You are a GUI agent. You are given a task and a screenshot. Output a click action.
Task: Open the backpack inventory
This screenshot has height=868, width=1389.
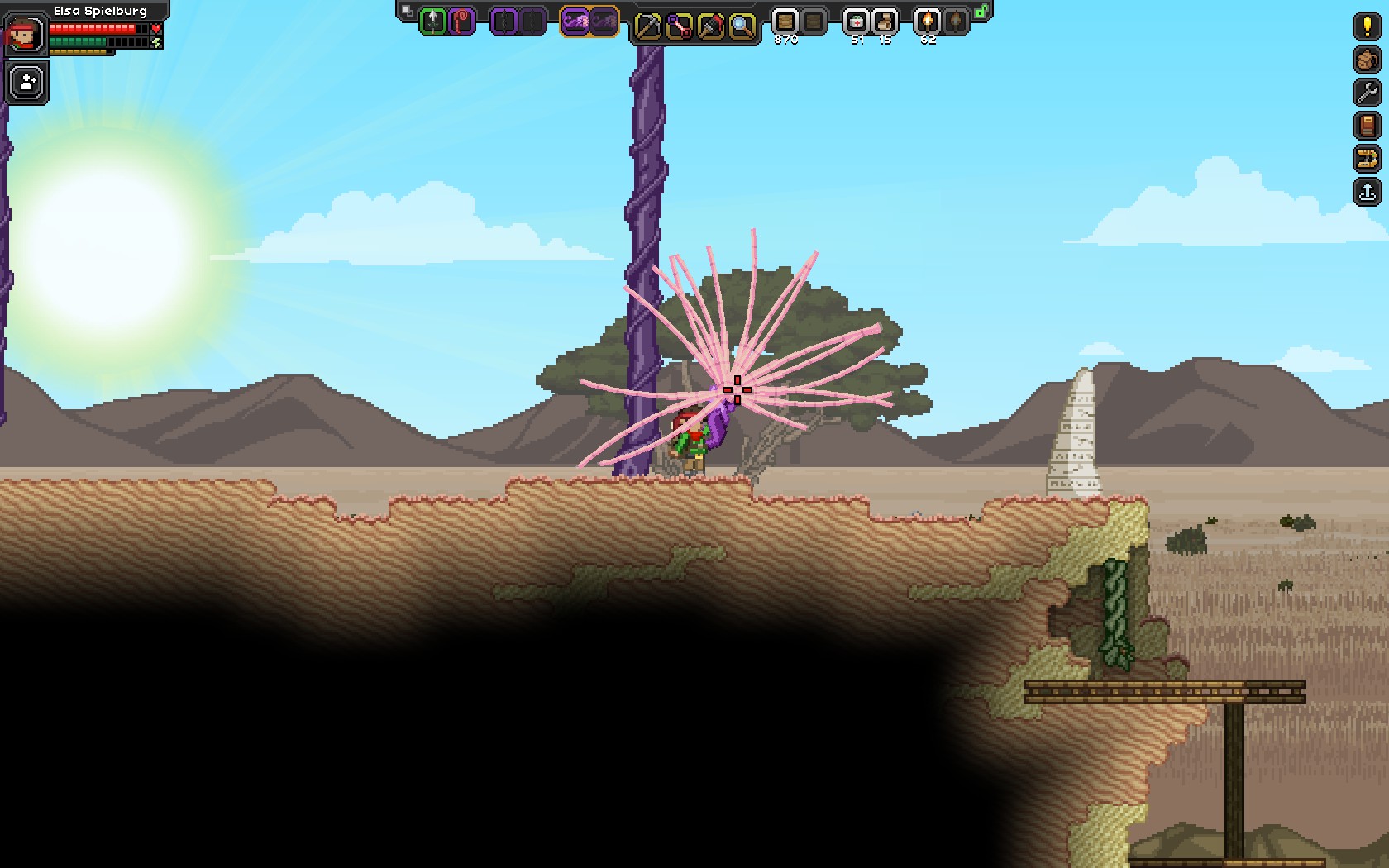coord(1367,60)
